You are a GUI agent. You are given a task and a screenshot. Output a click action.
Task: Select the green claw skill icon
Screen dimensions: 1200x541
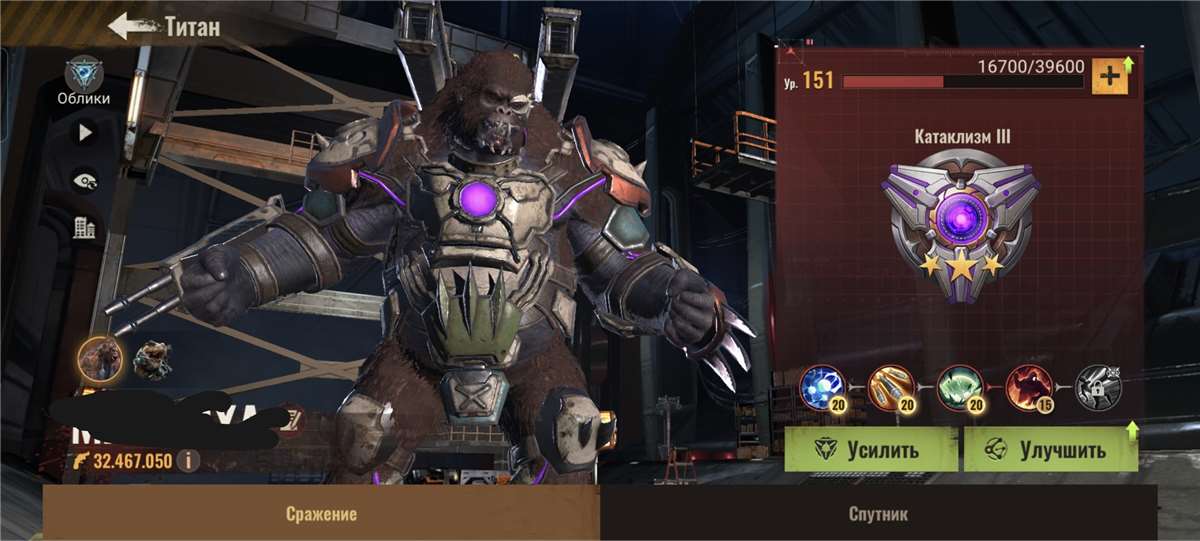(960, 387)
